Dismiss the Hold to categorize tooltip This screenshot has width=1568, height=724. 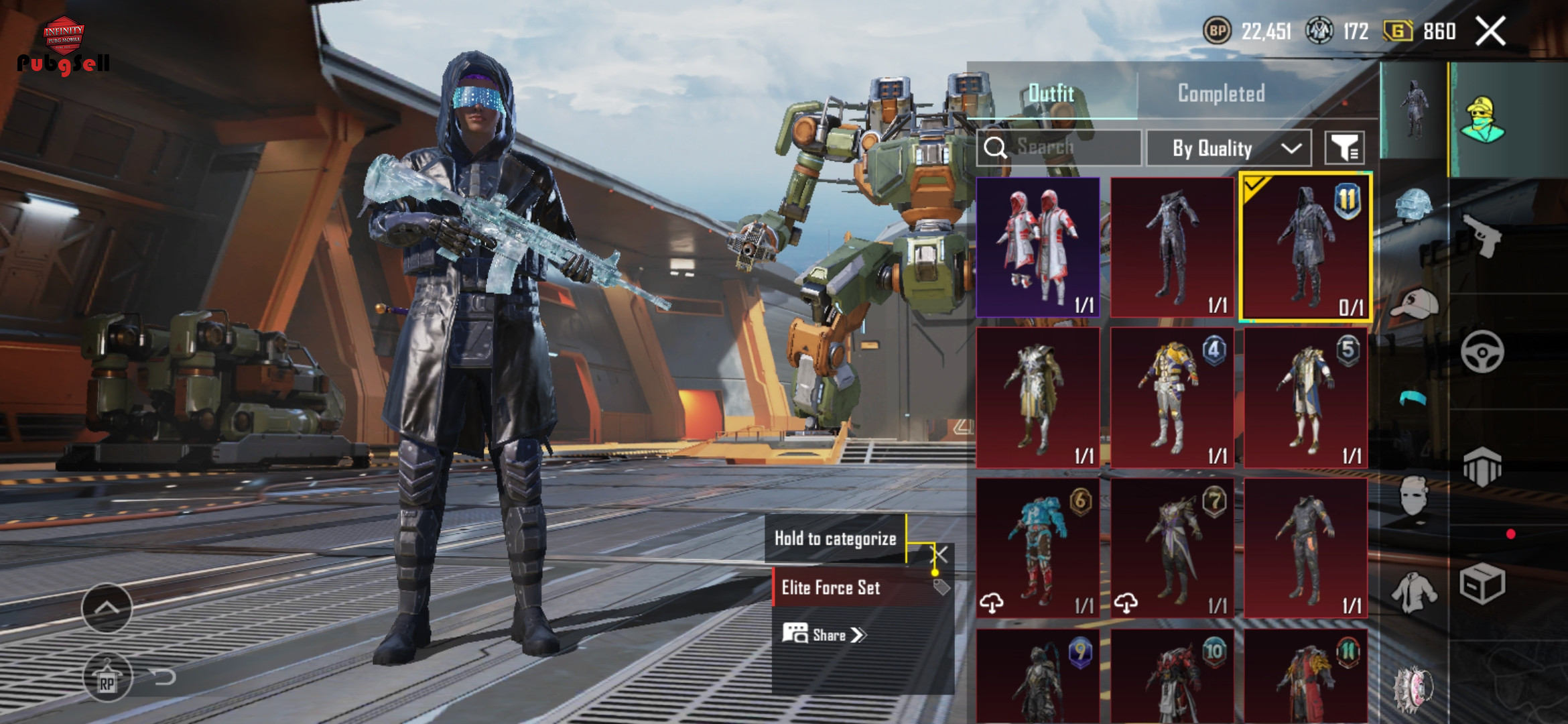940,554
